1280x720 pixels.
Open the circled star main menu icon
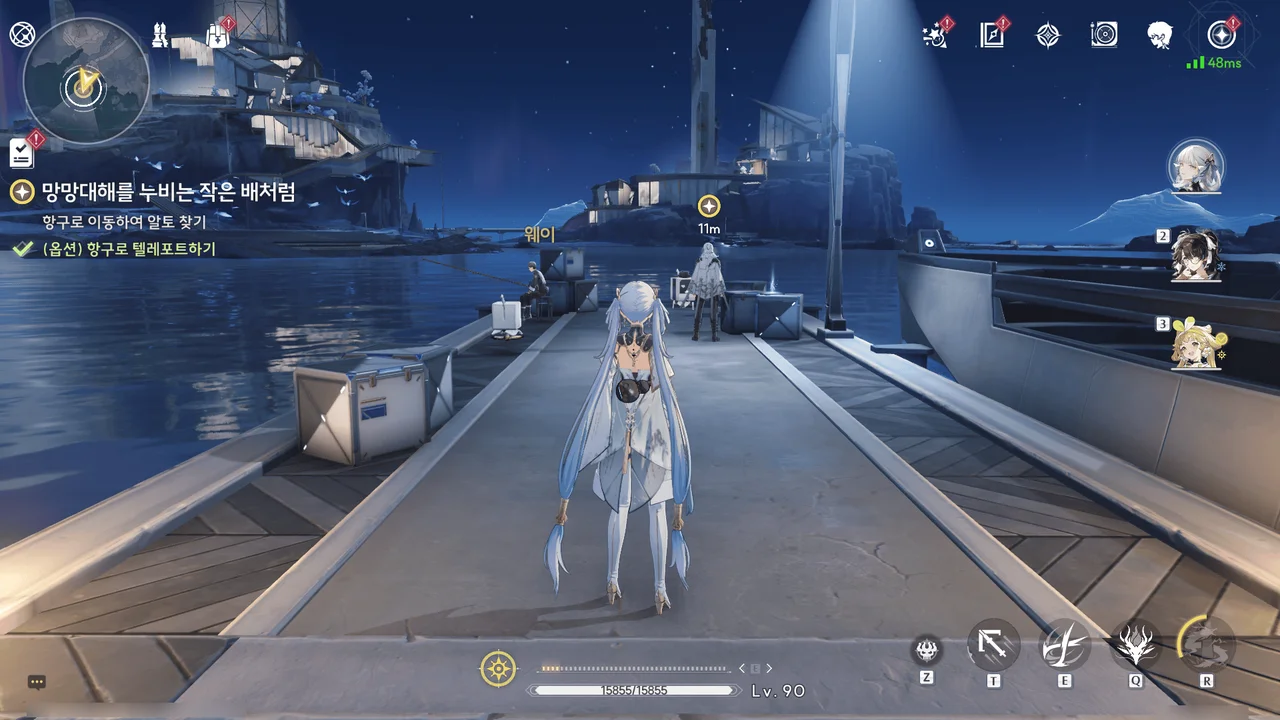point(1221,36)
